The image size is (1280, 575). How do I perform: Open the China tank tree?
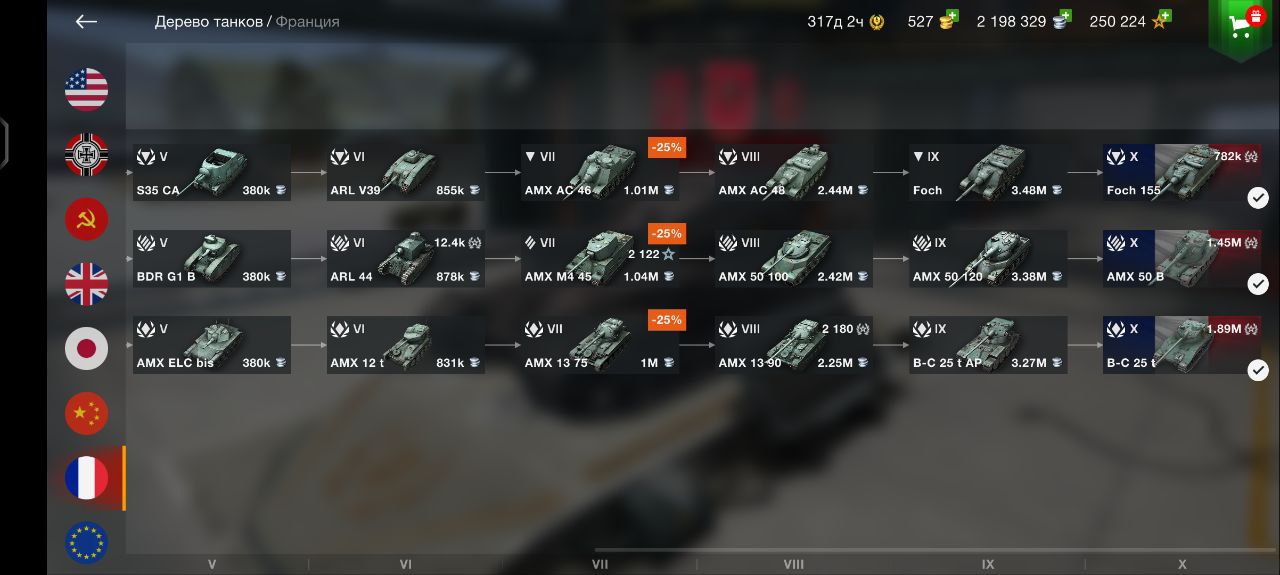pos(87,413)
